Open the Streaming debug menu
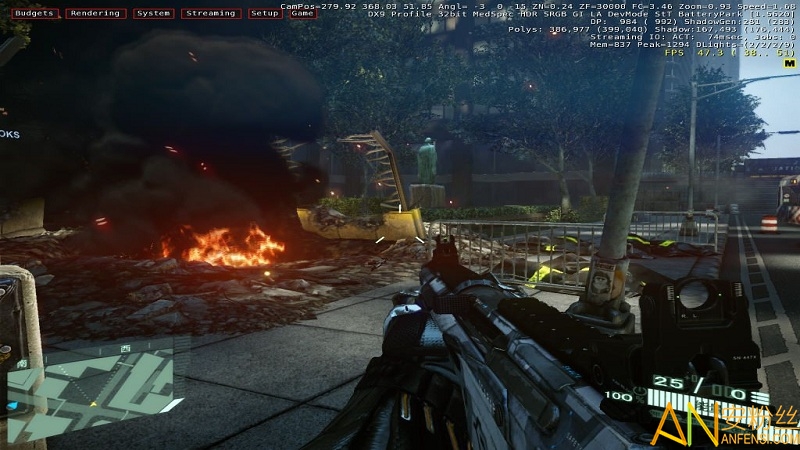 [x=212, y=14]
